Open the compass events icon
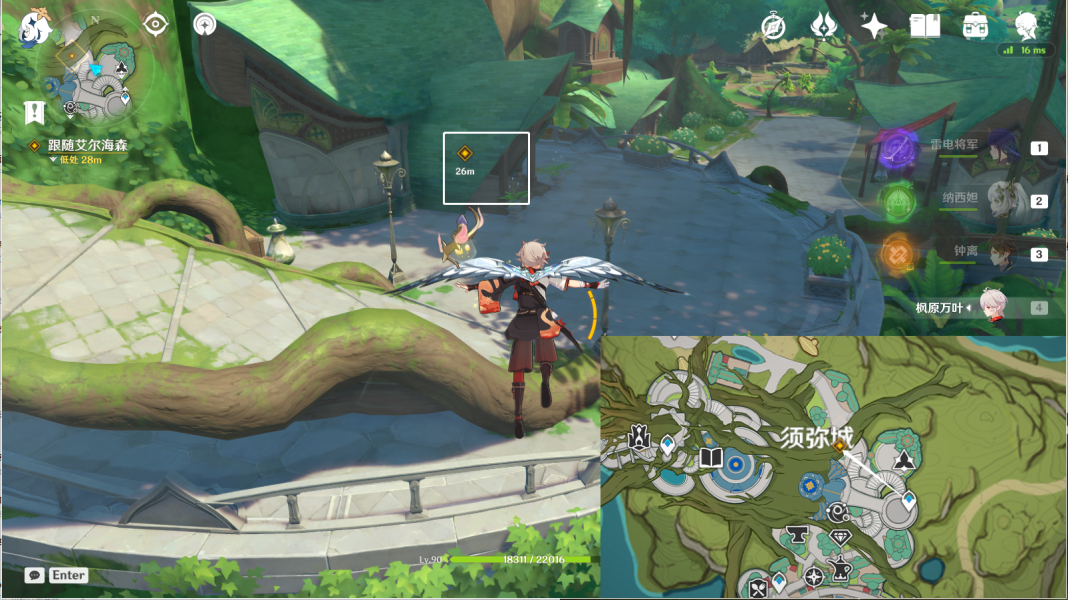Screen dimensions: 1068x600 pos(773,26)
